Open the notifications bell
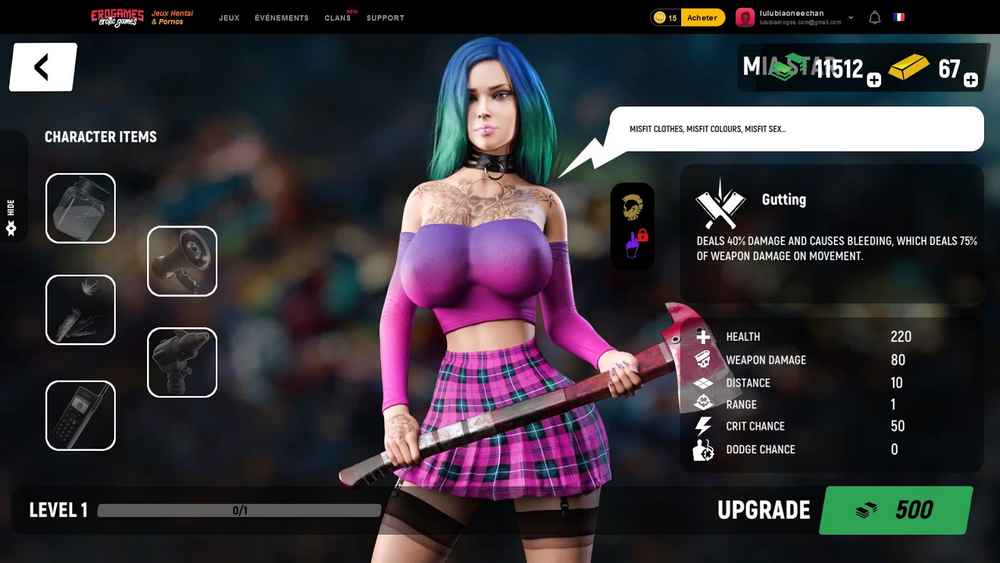Image resolution: width=1000 pixels, height=563 pixels. (x=875, y=18)
